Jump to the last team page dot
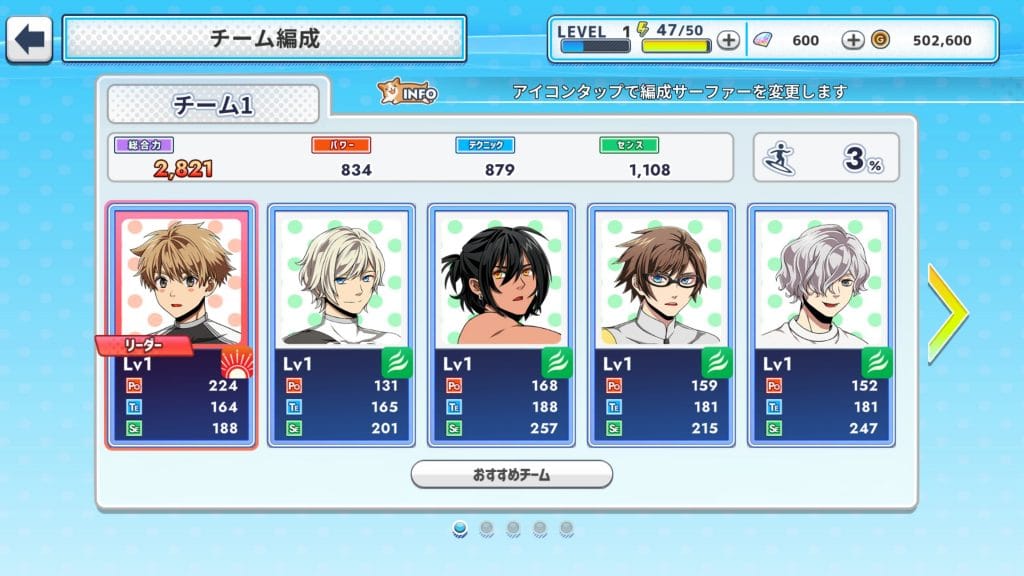 pyautogui.click(x=567, y=528)
